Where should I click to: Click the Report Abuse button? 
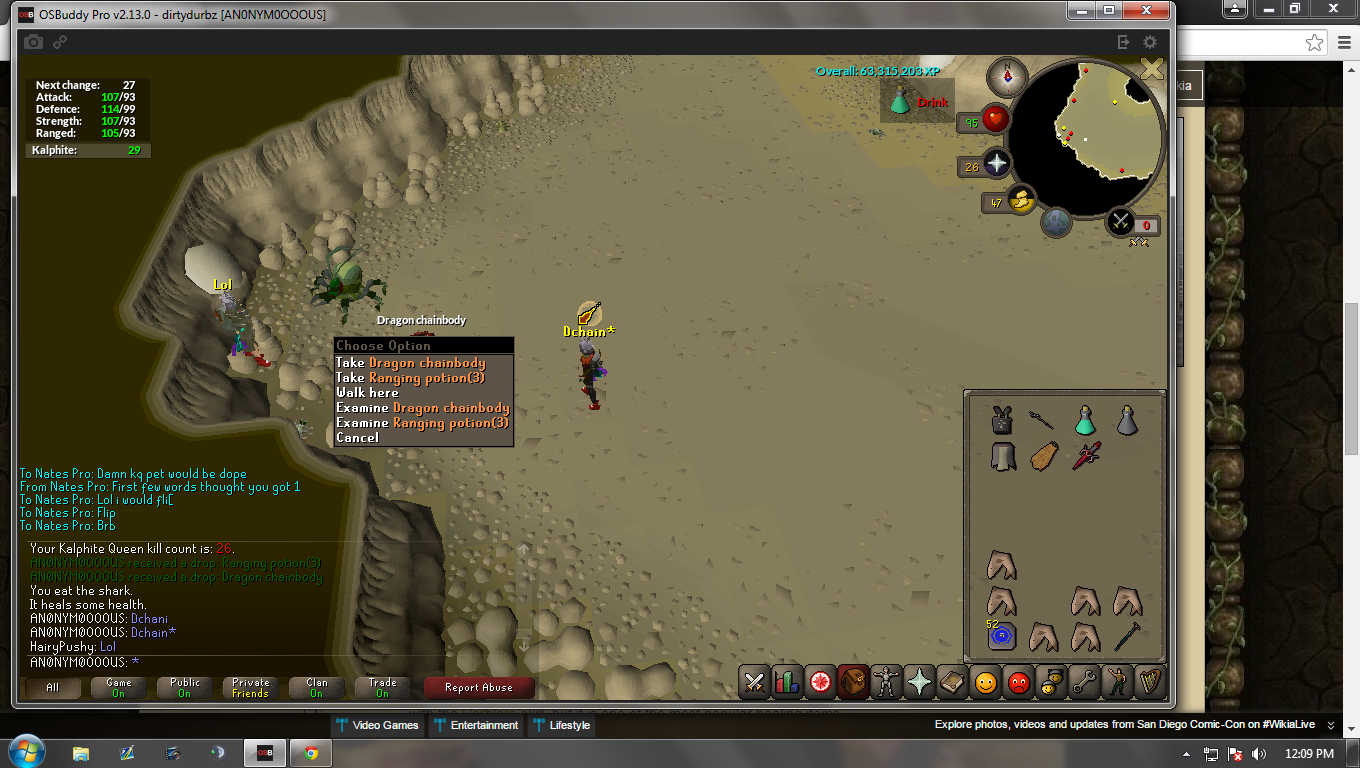(478, 688)
